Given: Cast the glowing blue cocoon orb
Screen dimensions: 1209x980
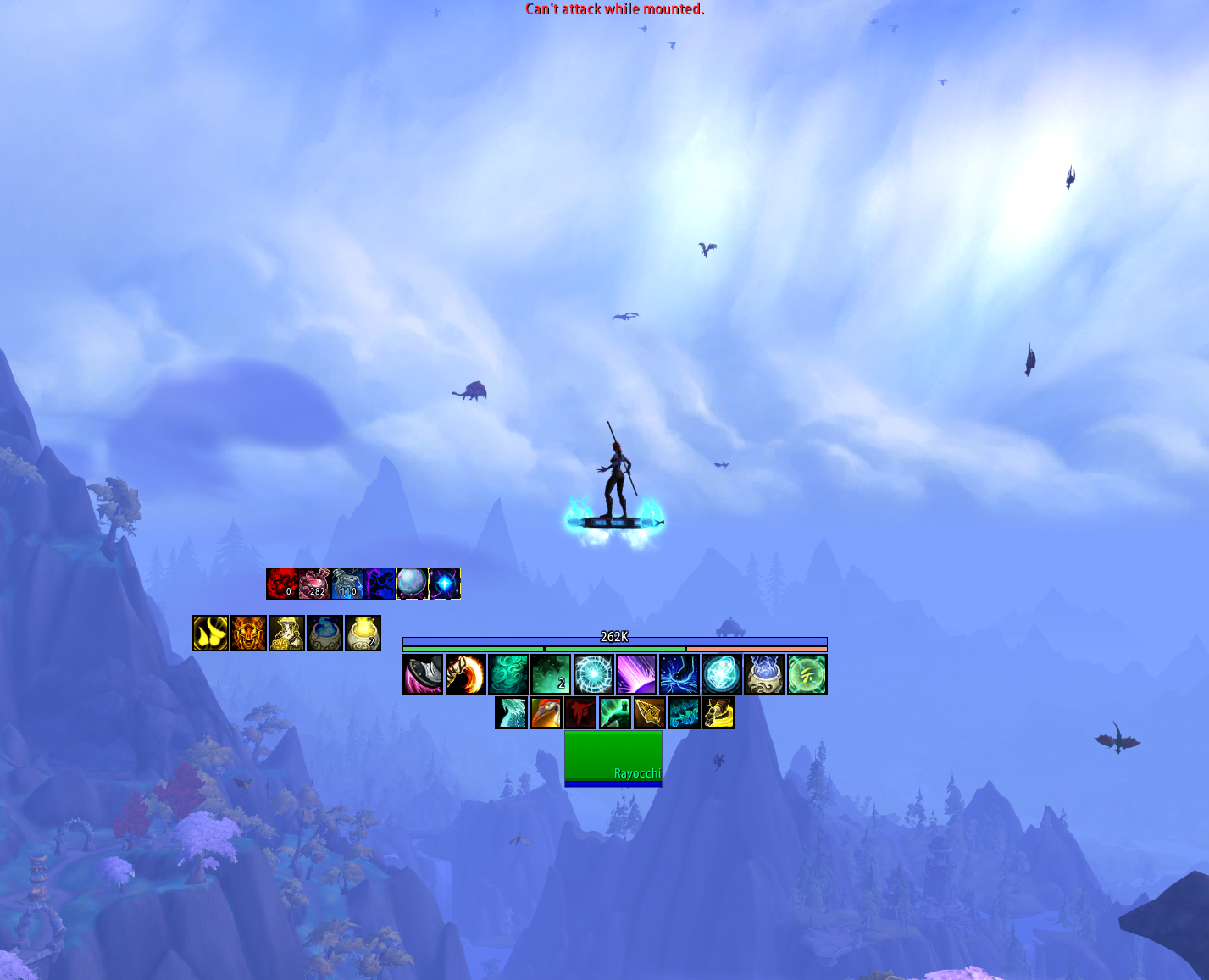Looking at the screenshot, I should click(722, 674).
